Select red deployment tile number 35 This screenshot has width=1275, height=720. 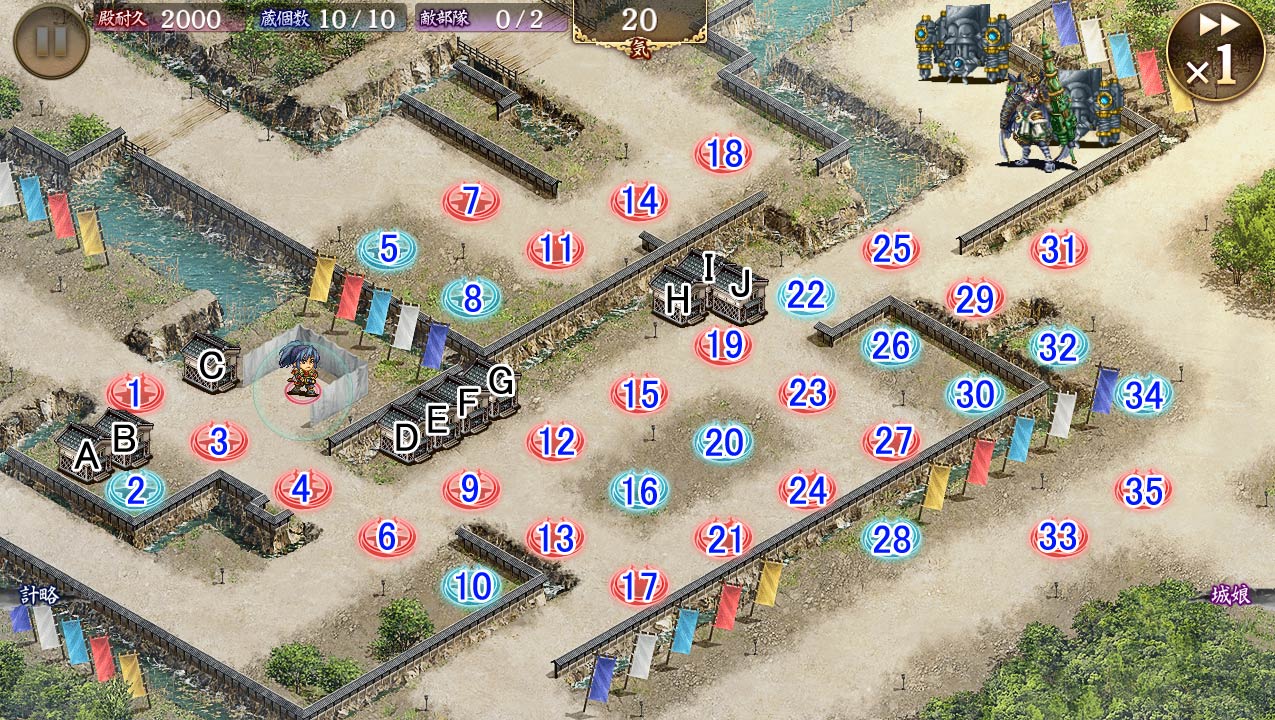1143,490
